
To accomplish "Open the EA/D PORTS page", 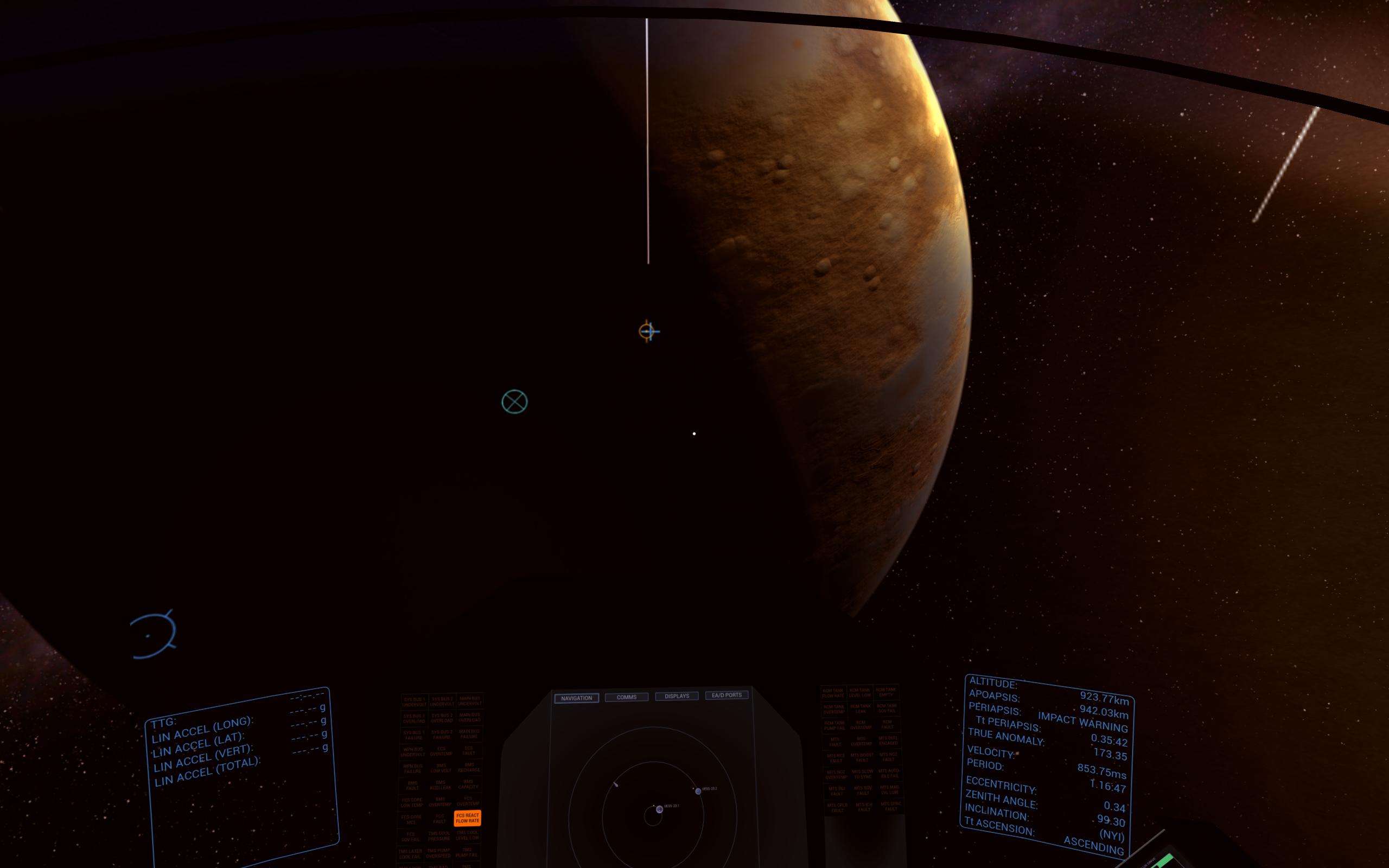I will tap(727, 695).
